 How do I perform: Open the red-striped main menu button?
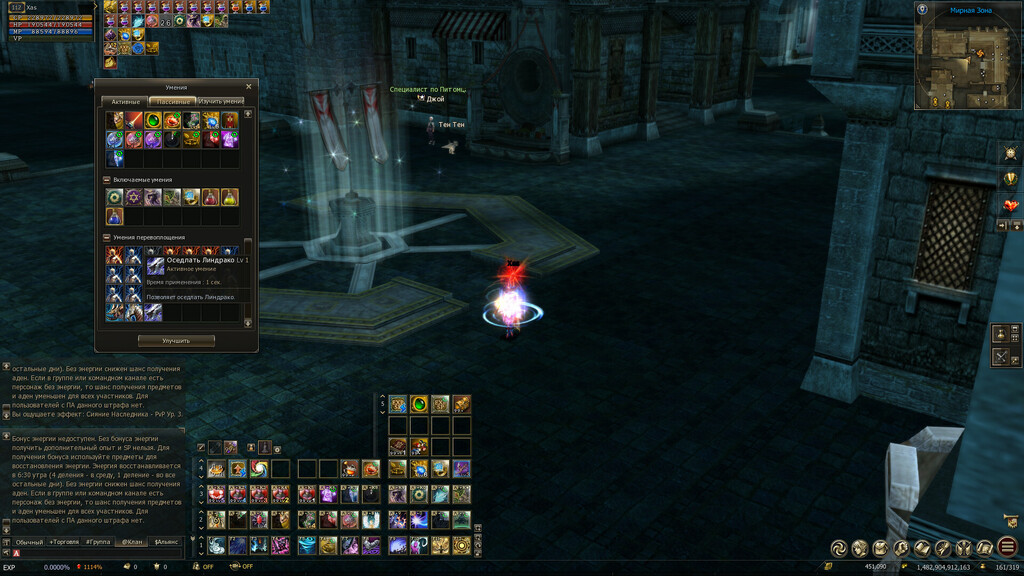tap(1008, 547)
